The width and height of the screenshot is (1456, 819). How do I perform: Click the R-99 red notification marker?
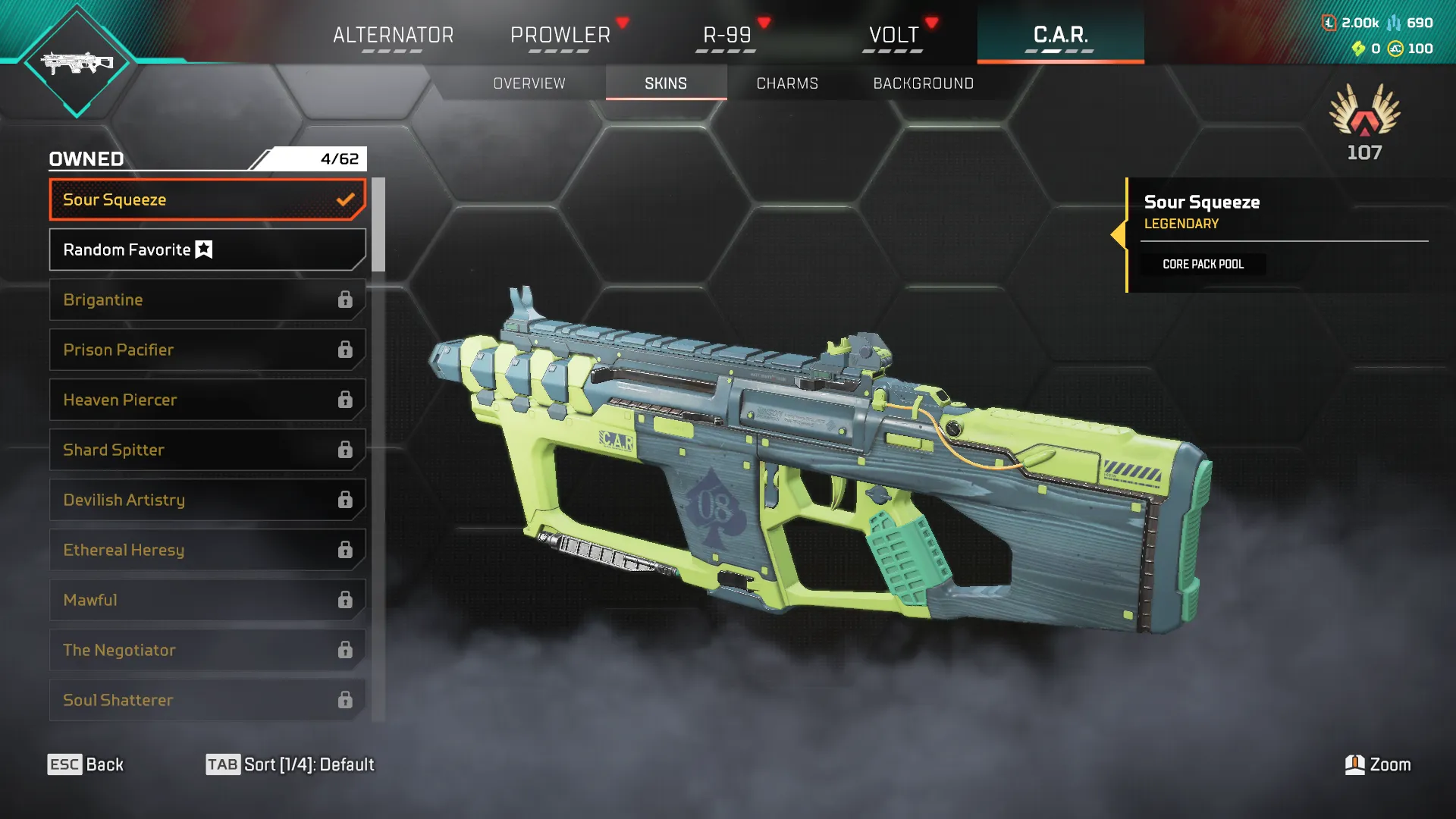point(765,23)
